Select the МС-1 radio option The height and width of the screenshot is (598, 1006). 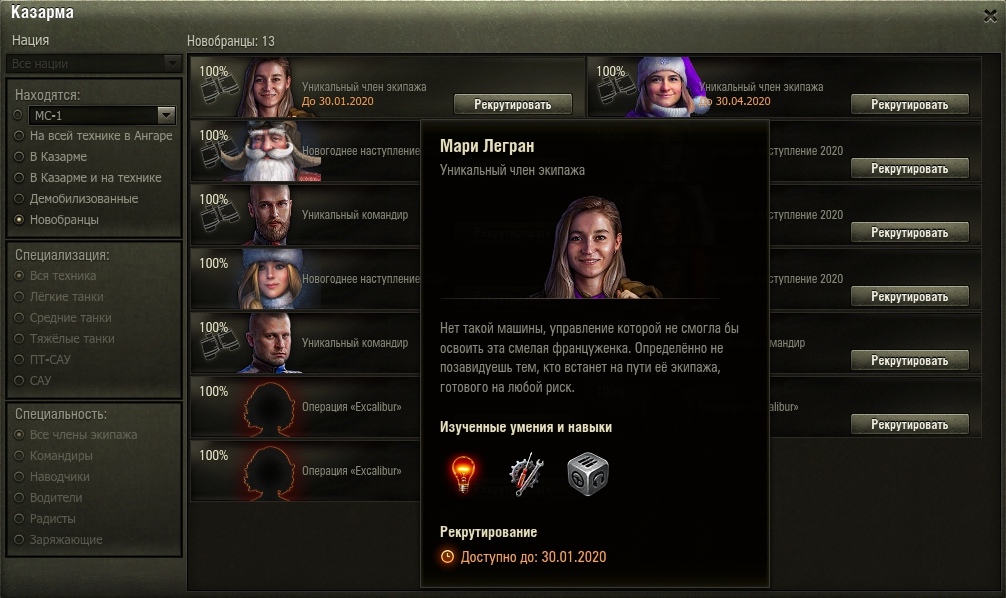pyautogui.click(x=18, y=115)
